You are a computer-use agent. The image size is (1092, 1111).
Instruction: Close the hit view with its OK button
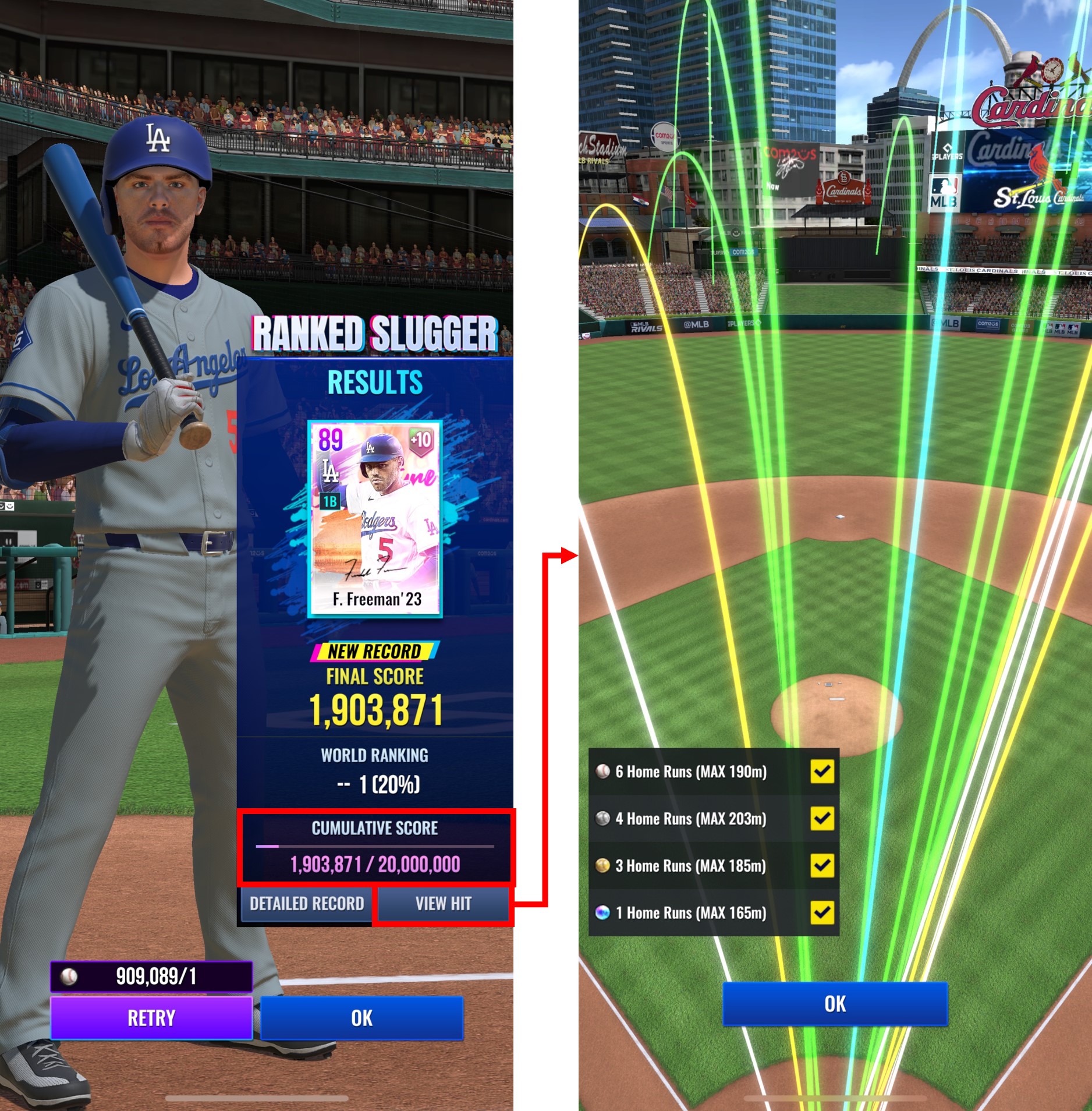835,1004
